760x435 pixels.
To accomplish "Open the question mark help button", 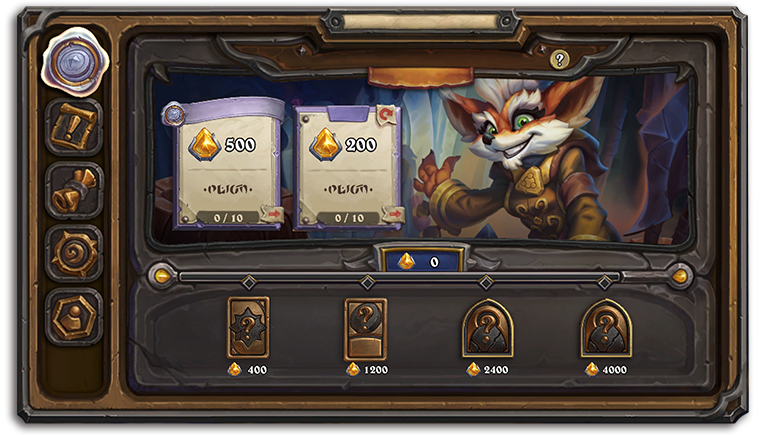I will 560,59.
